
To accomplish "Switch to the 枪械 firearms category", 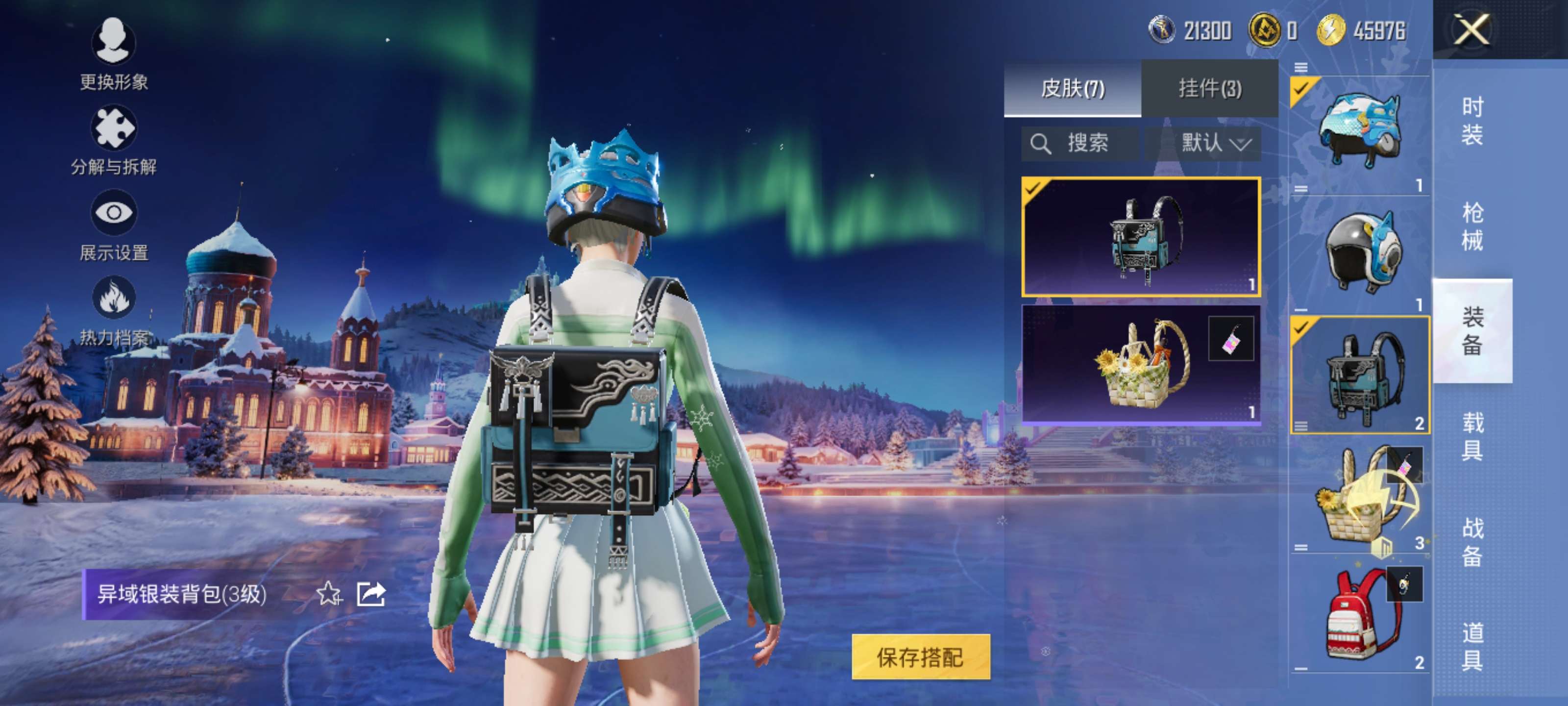I will coord(1472,227).
